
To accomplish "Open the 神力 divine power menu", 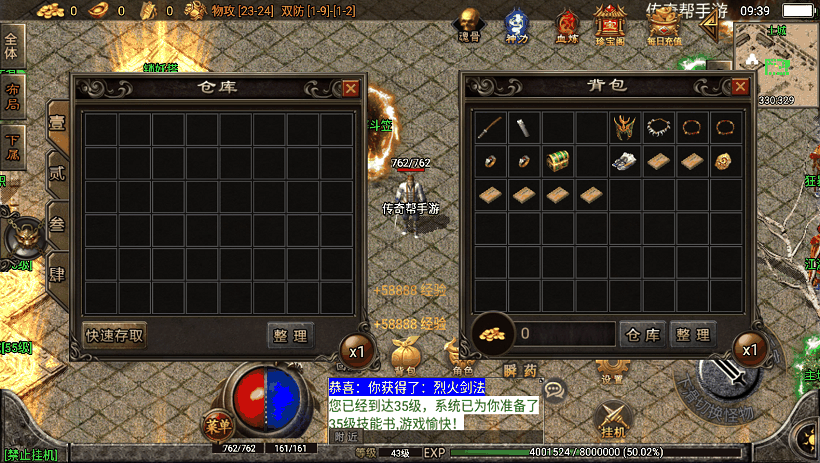I will point(516,25).
